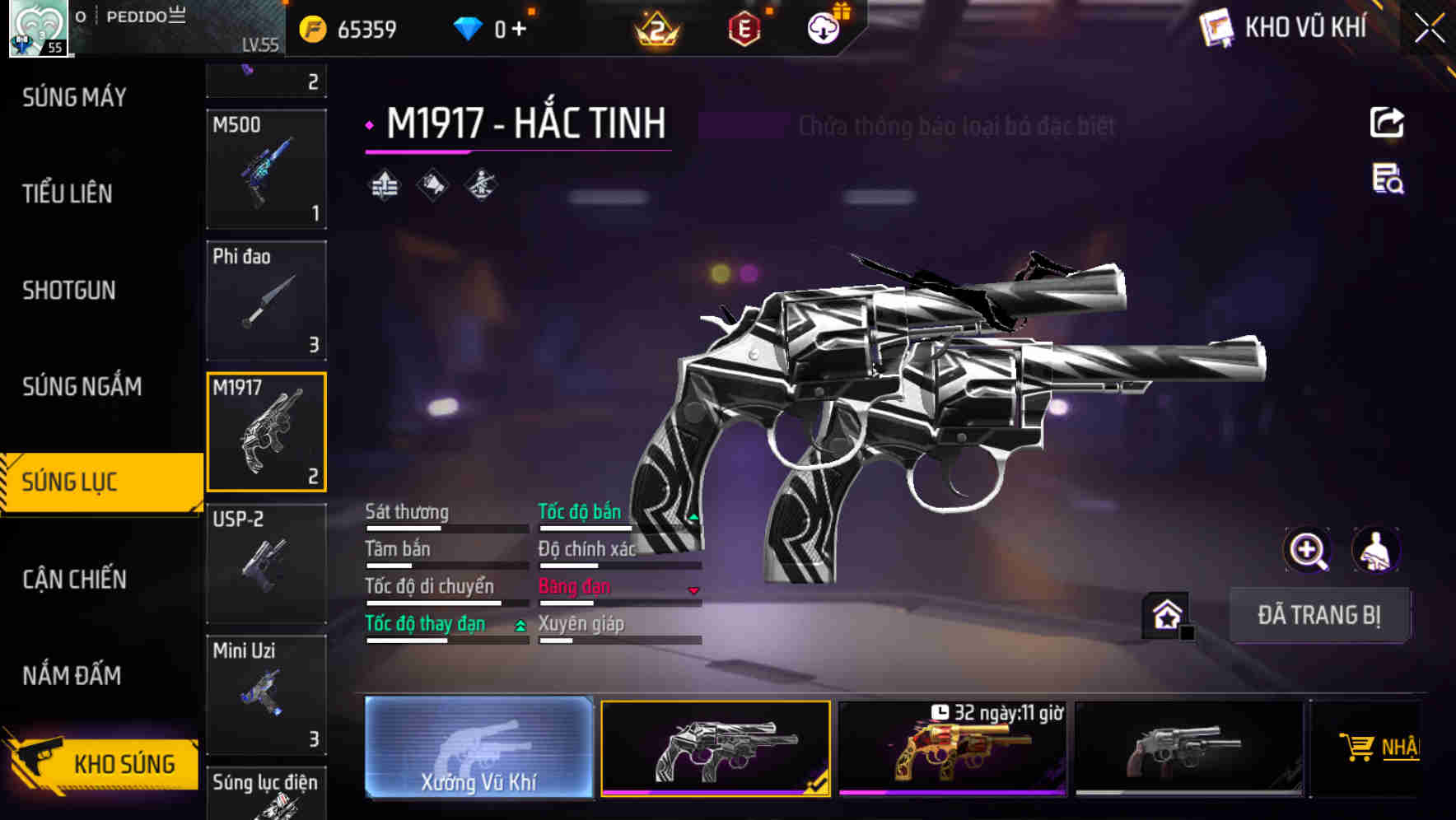Image resolution: width=1456 pixels, height=820 pixels.
Task: Show the SÚNG NGẮM weapons
Action: click(x=82, y=387)
